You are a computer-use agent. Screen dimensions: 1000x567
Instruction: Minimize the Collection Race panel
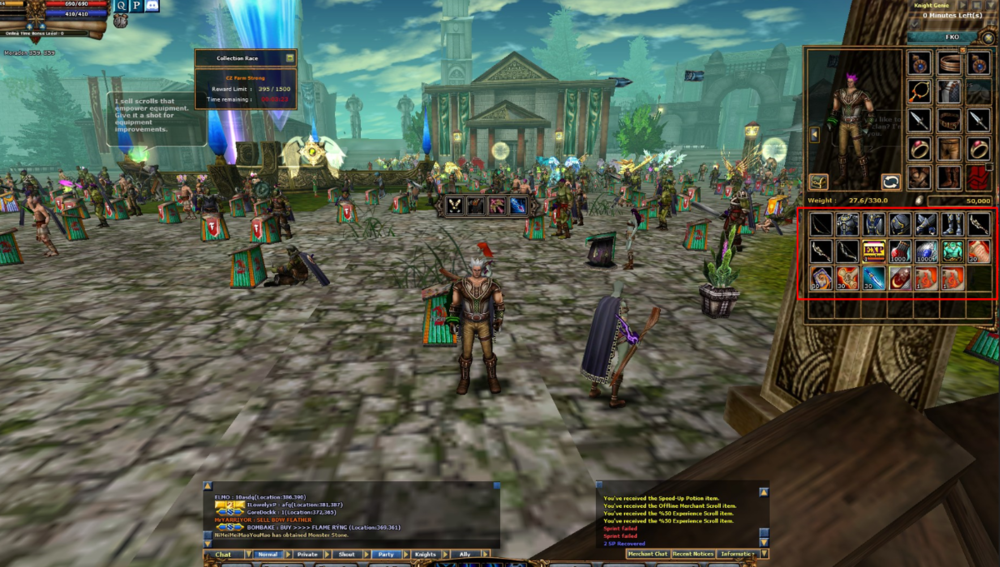290,58
